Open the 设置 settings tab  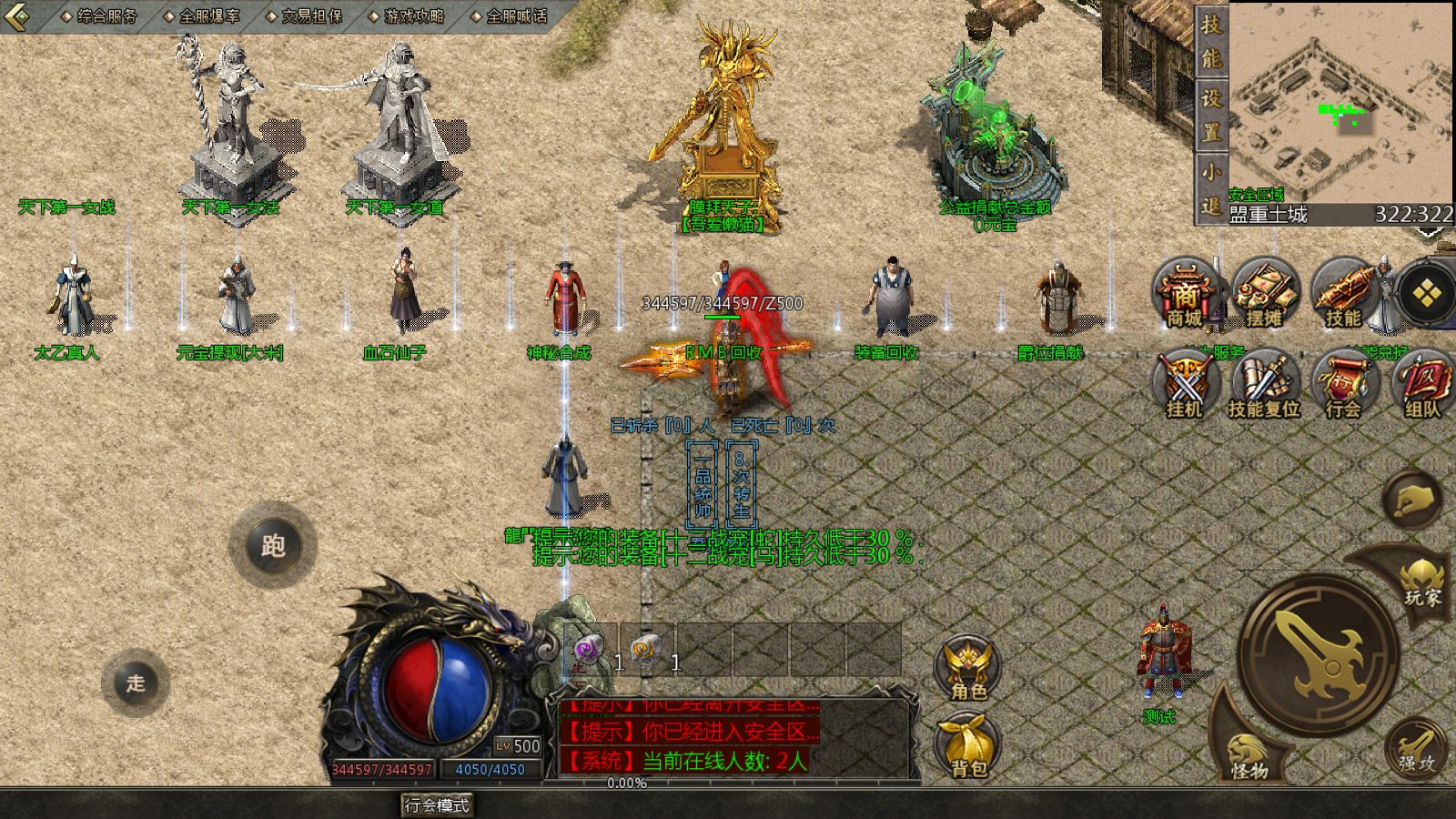click(1210, 114)
